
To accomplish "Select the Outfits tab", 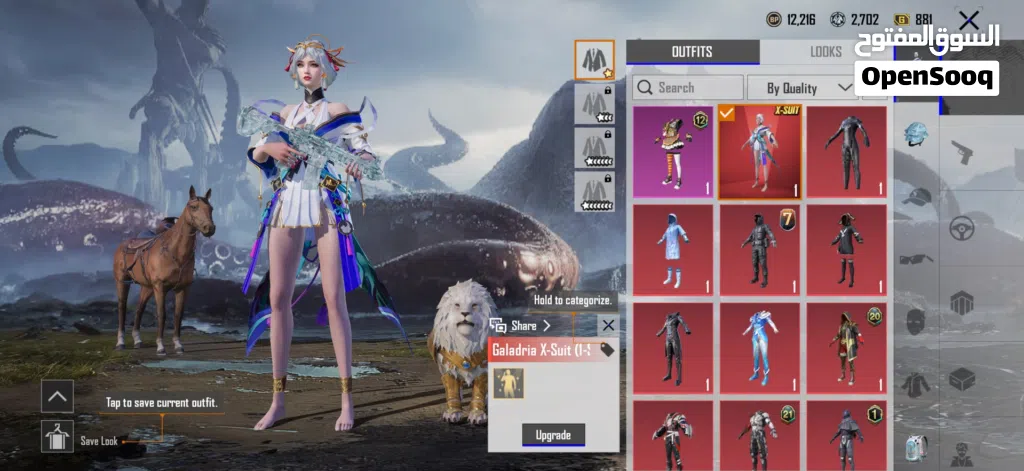I will (x=692, y=52).
